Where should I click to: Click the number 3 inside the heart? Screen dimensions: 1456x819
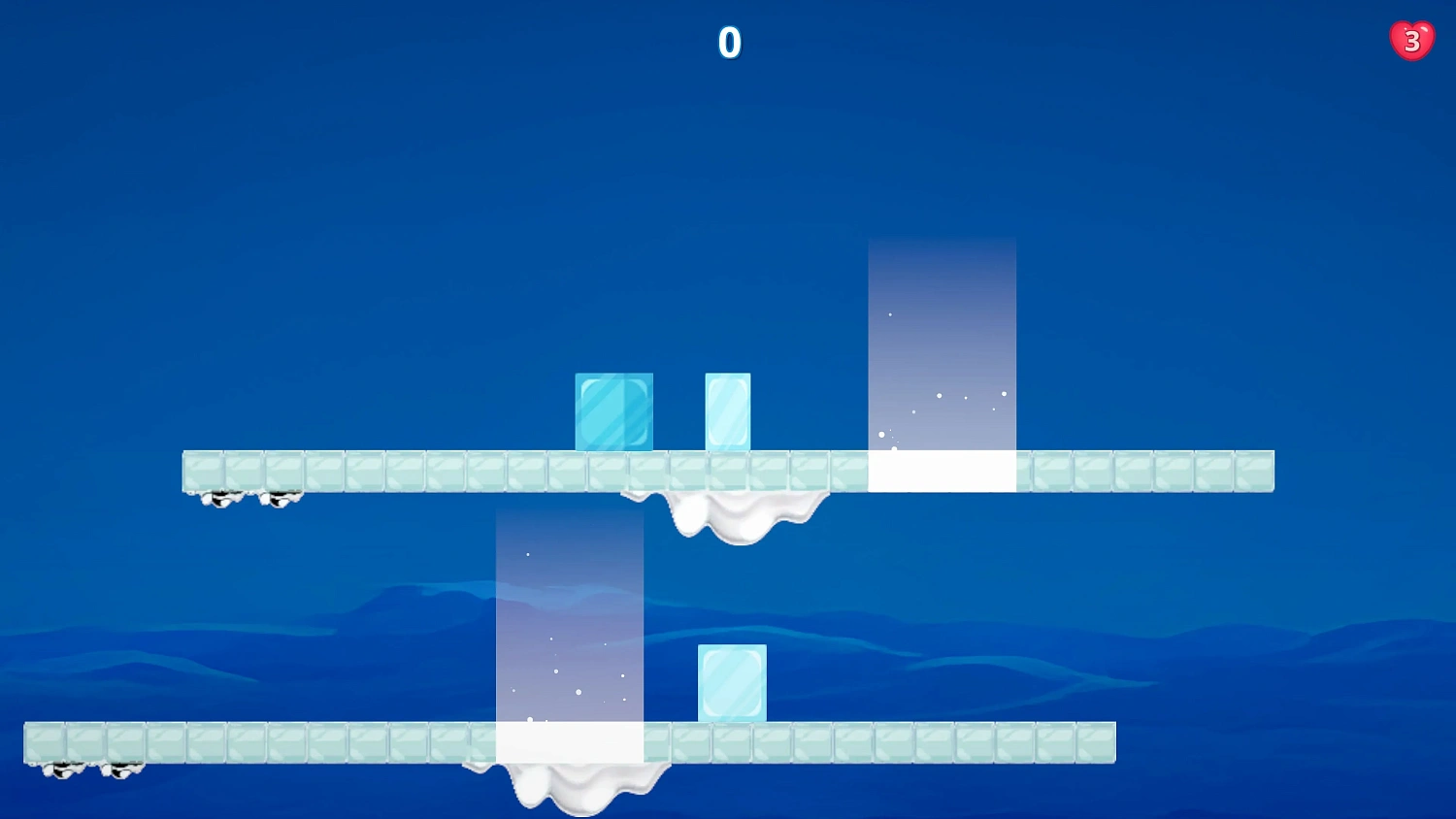pos(1411,40)
